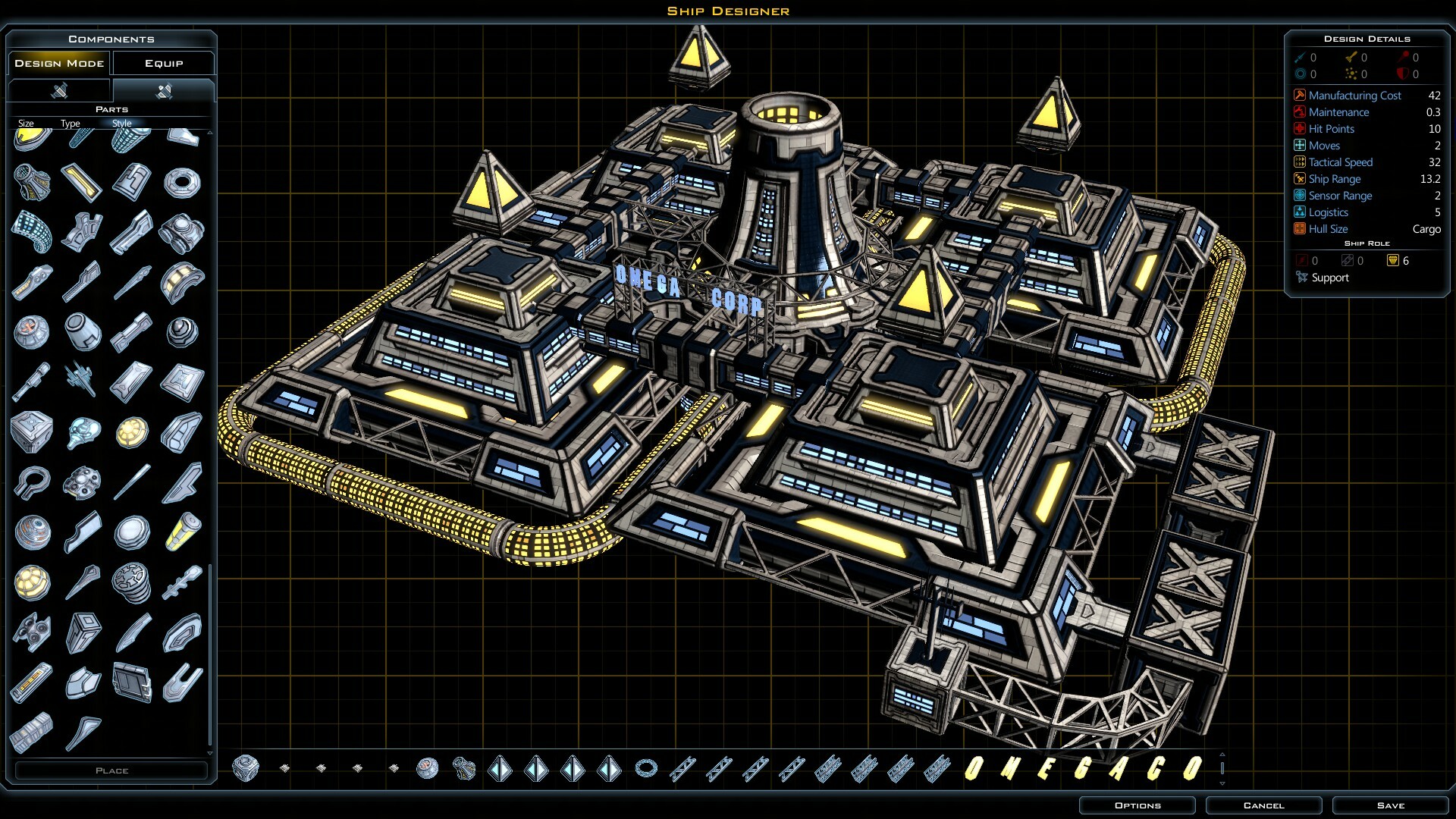Screen dimensions: 1456x819
Task: Open the Options menu
Action: tap(1139, 805)
